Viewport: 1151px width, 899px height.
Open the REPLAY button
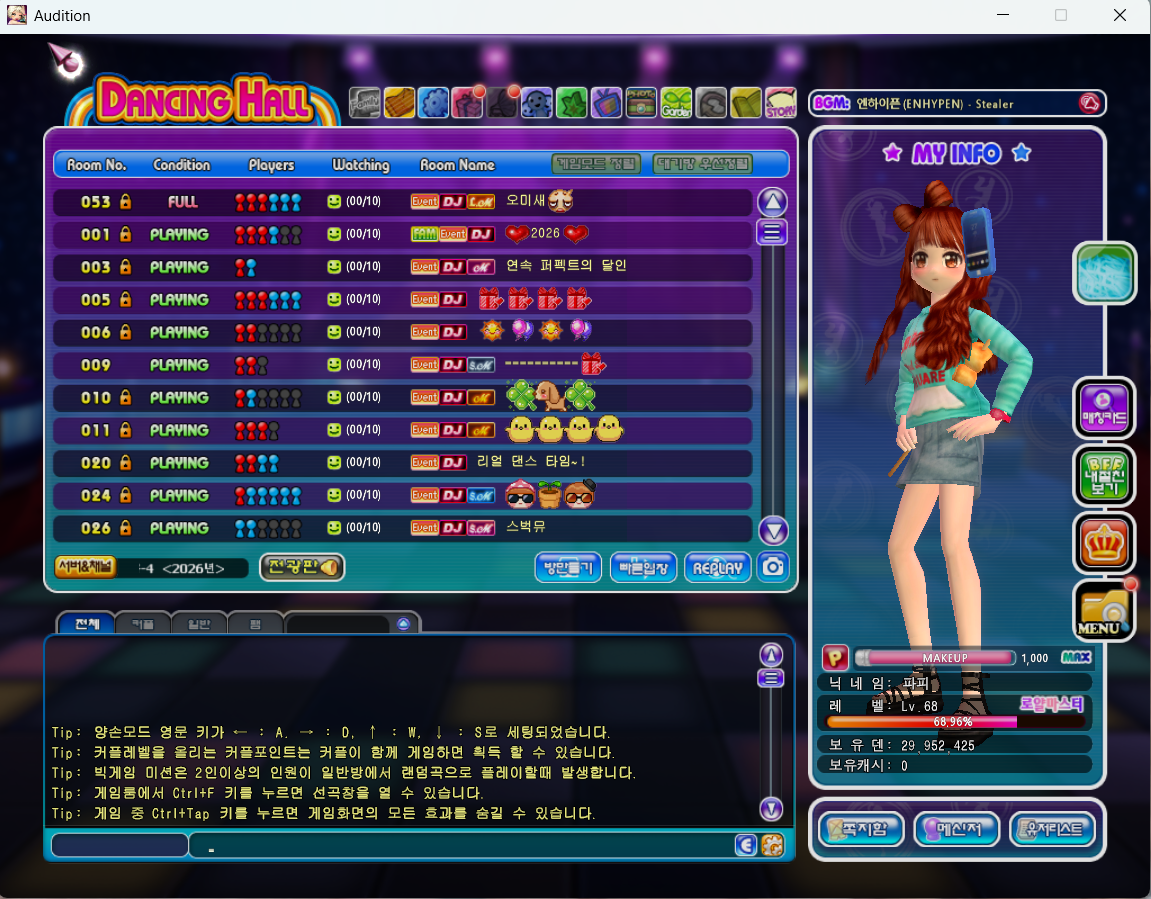(717, 567)
